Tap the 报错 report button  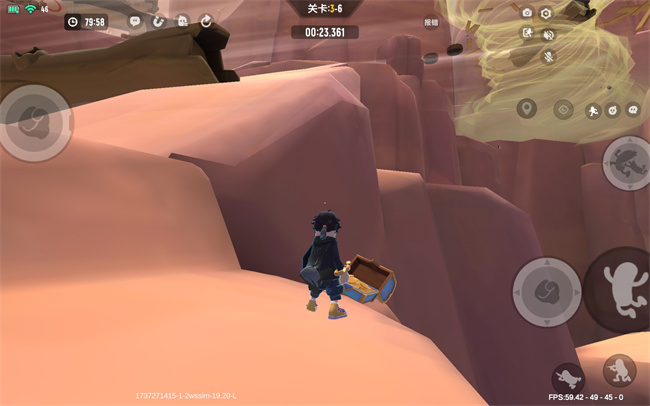coord(431,21)
